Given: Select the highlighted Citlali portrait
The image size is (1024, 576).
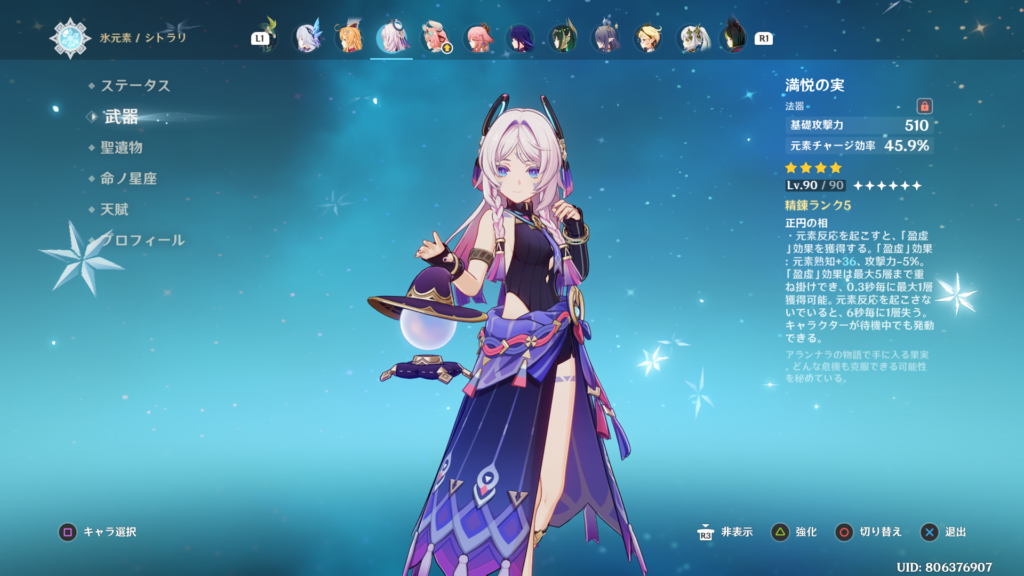Looking at the screenshot, I should [x=391, y=38].
